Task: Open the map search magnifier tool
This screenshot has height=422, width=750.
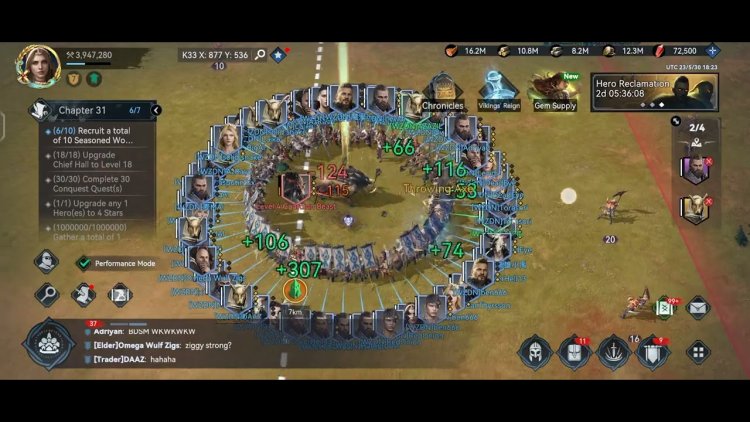Action: 47,294
